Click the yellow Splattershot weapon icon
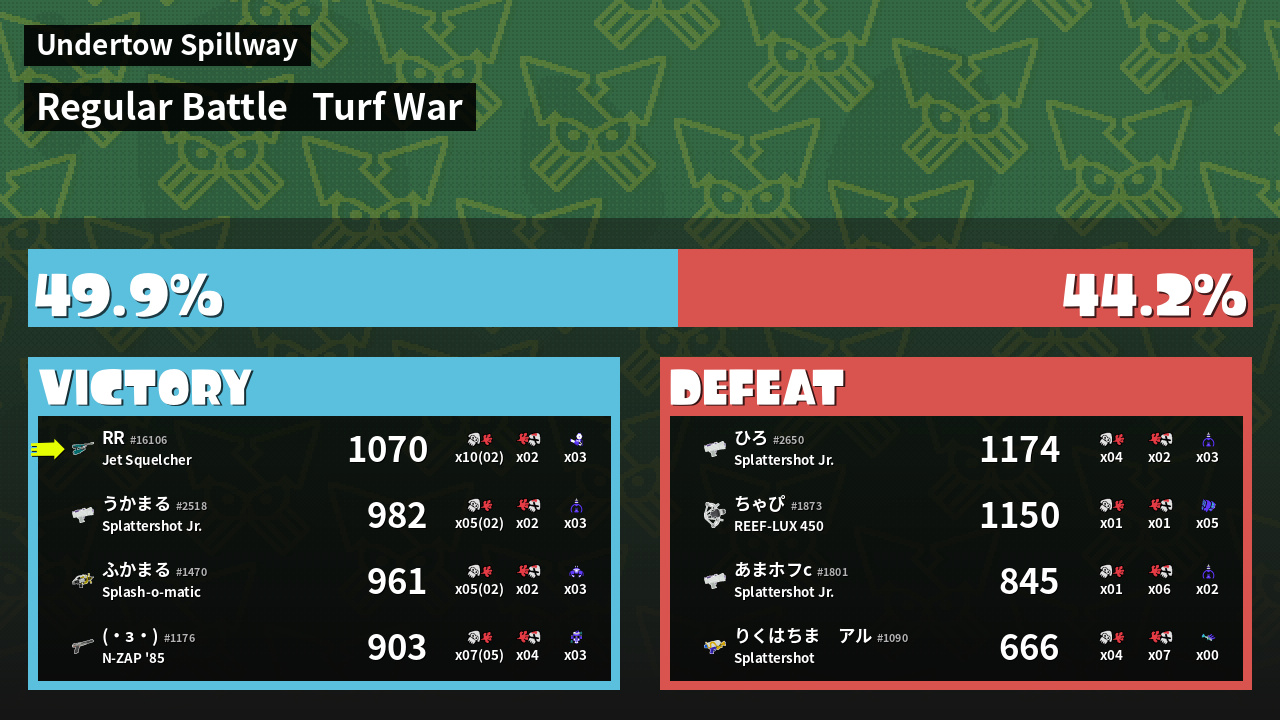The width and height of the screenshot is (1280, 720). coord(714,646)
